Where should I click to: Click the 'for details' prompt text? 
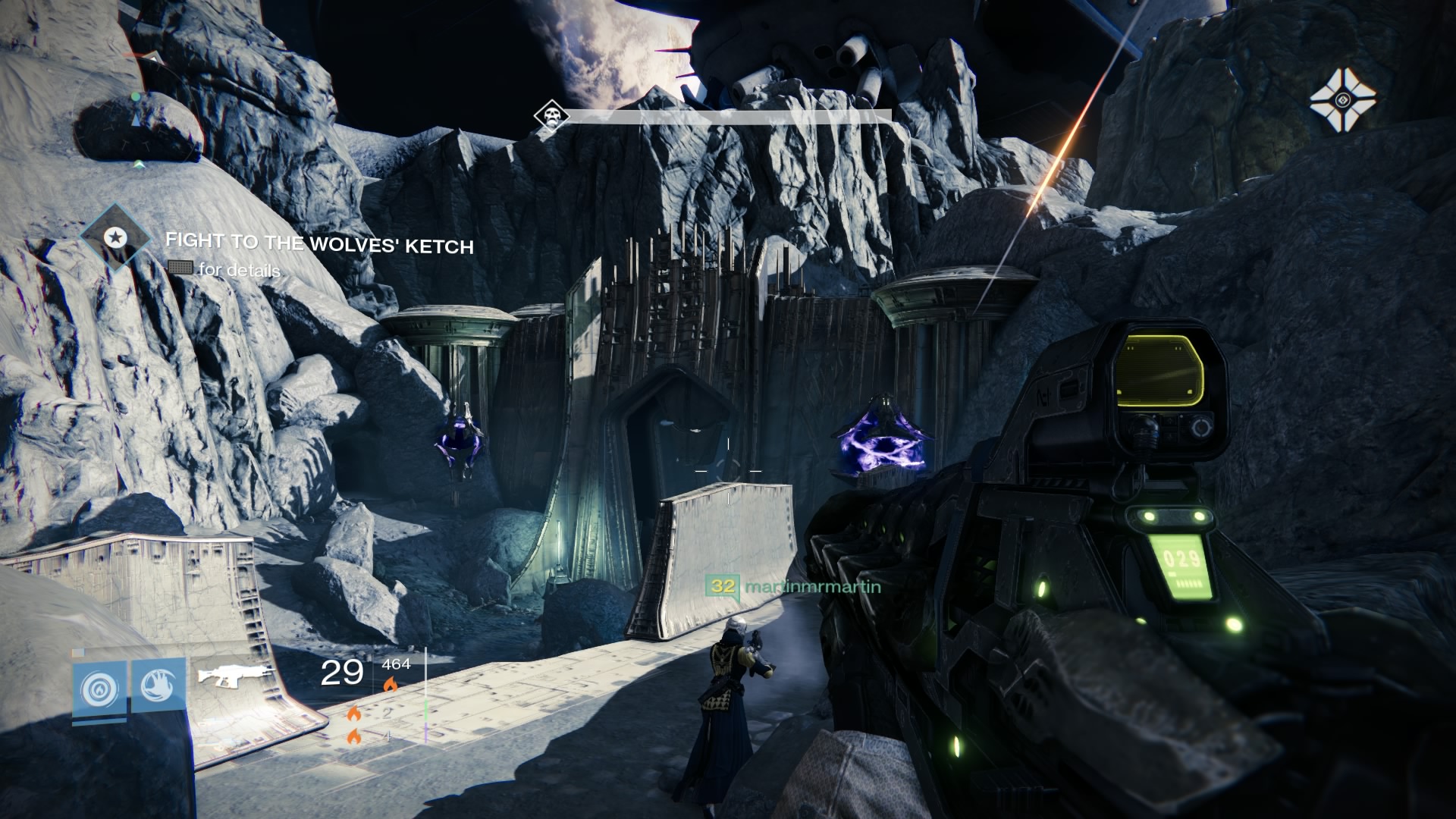239,270
